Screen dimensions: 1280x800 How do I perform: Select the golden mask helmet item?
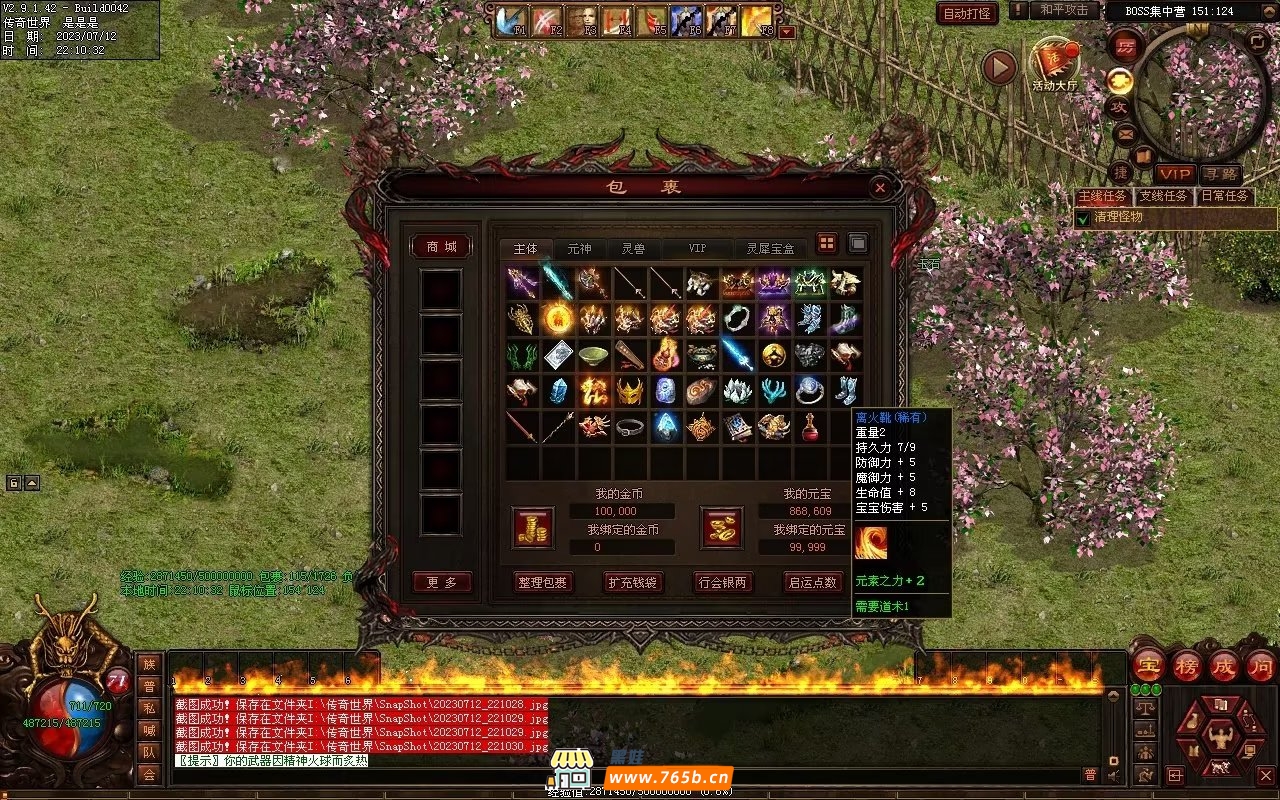(628, 391)
